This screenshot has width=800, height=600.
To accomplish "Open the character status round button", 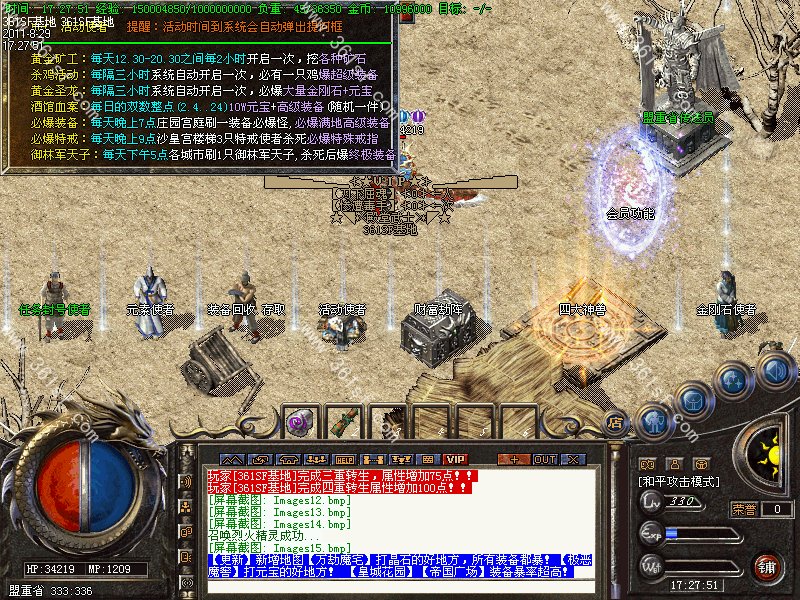I will [654, 422].
